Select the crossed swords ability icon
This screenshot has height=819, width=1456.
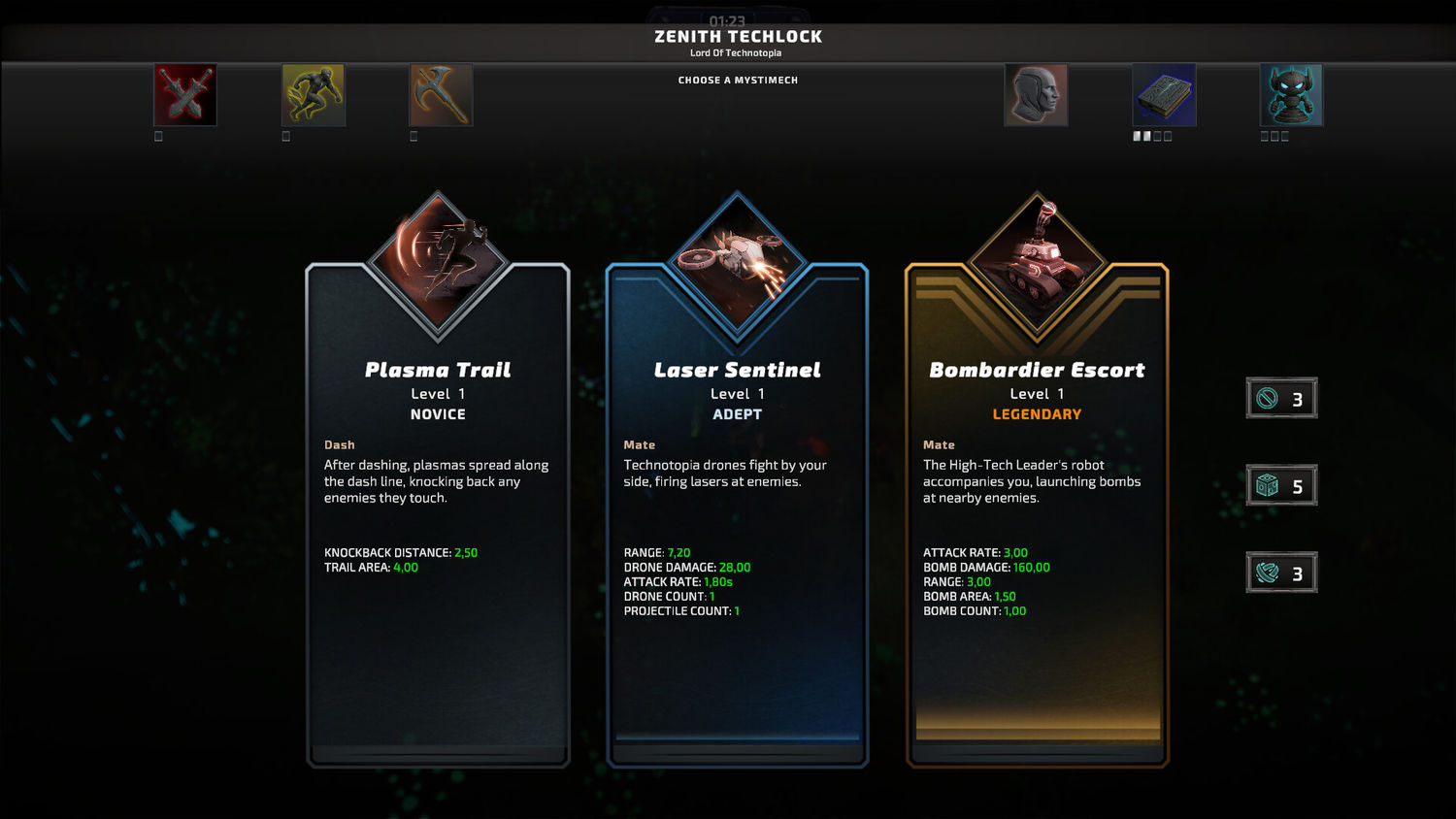tap(185, 95)
